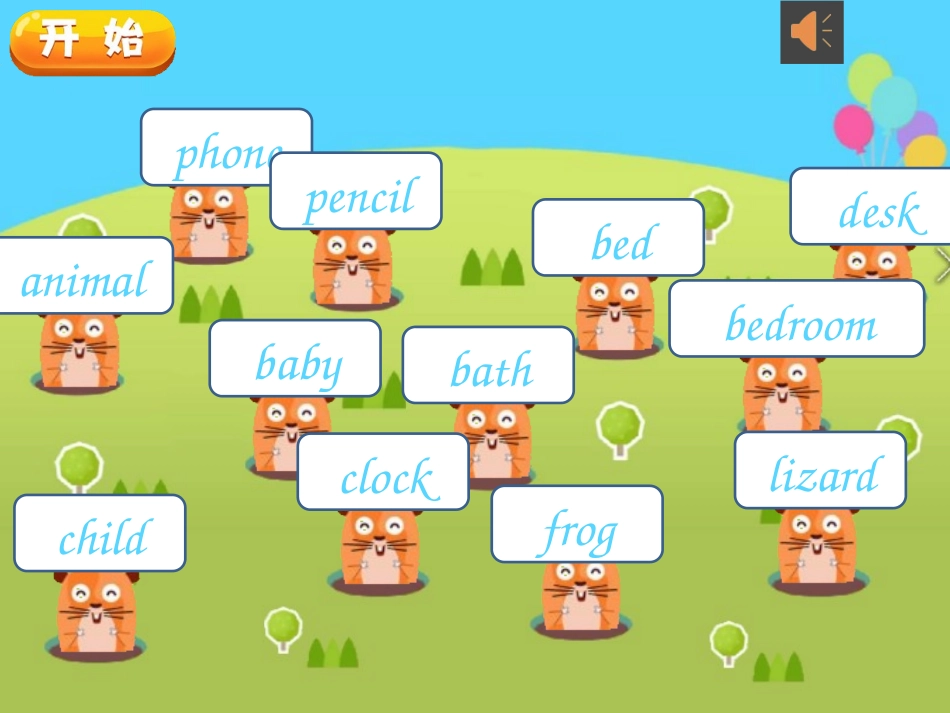This screenshot has height=713, width=950.
Task: Click the "bedroom" word card
Action: 797,319
